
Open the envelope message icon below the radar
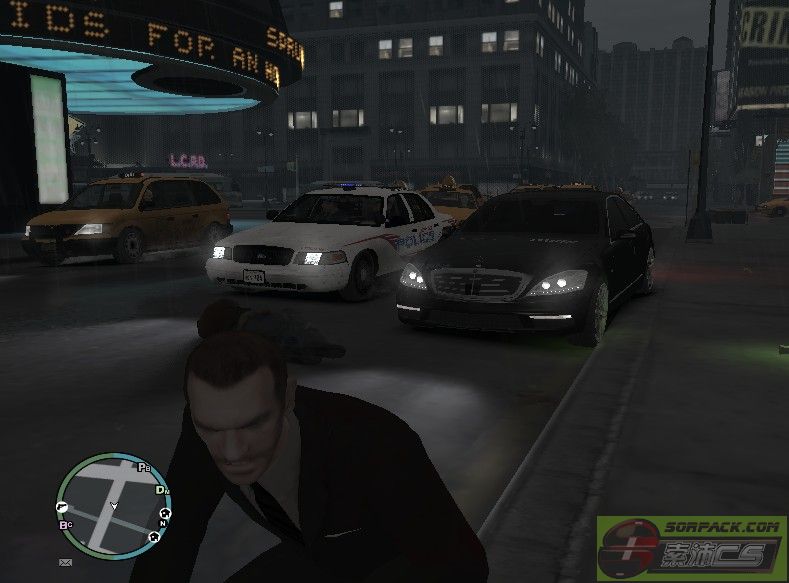(x=66, y=563)
